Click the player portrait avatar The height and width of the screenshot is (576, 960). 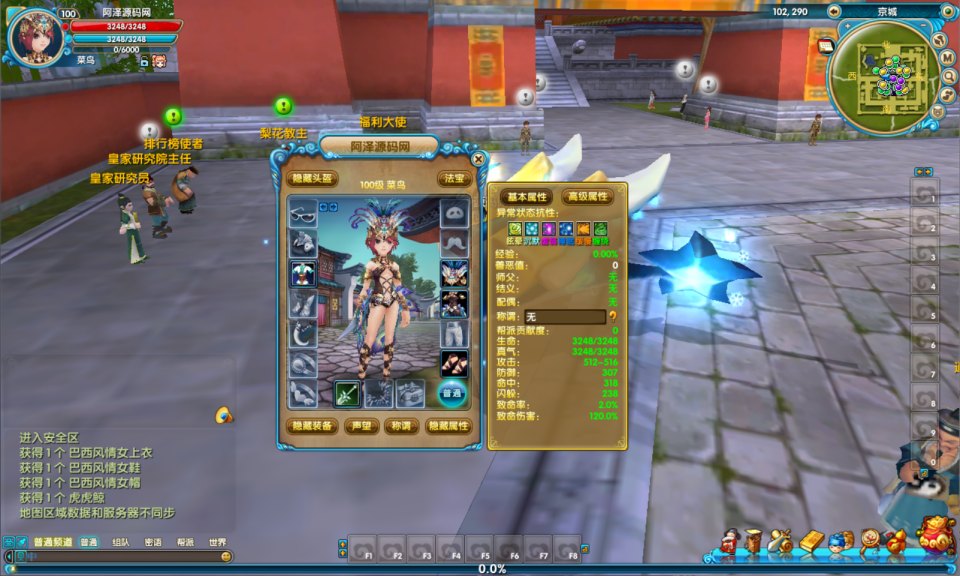35,36
